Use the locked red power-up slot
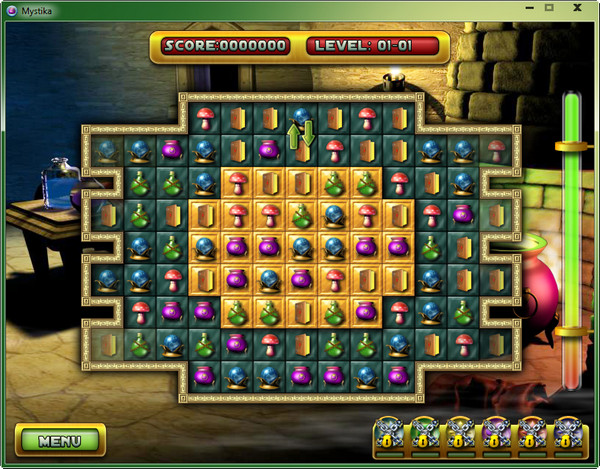The height and width of the screenshot is (469, 600). [x=531, y=433]
